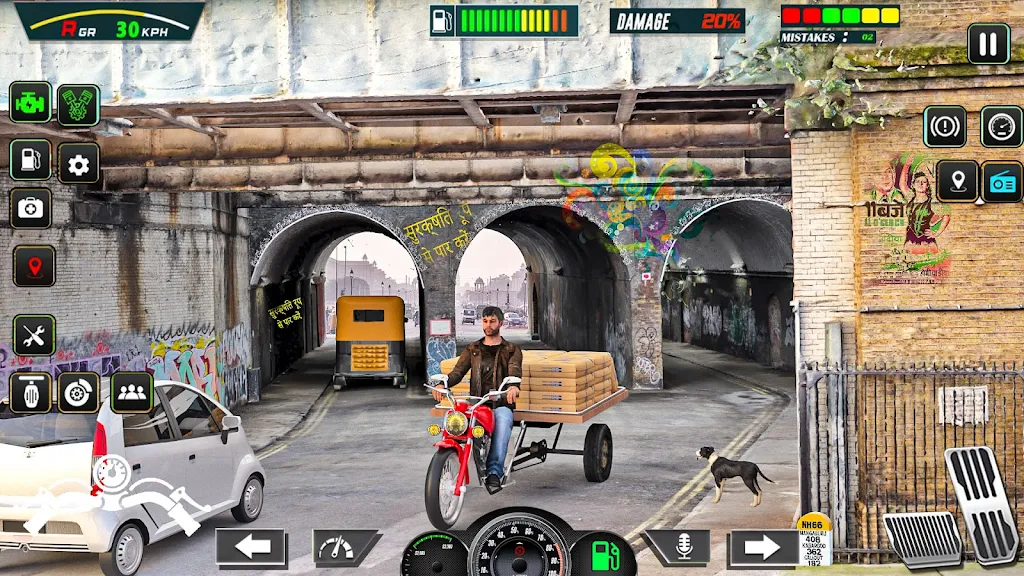1024x576 pixels.
Task: Open the white map pin icon
Action: tap(957, 181)
